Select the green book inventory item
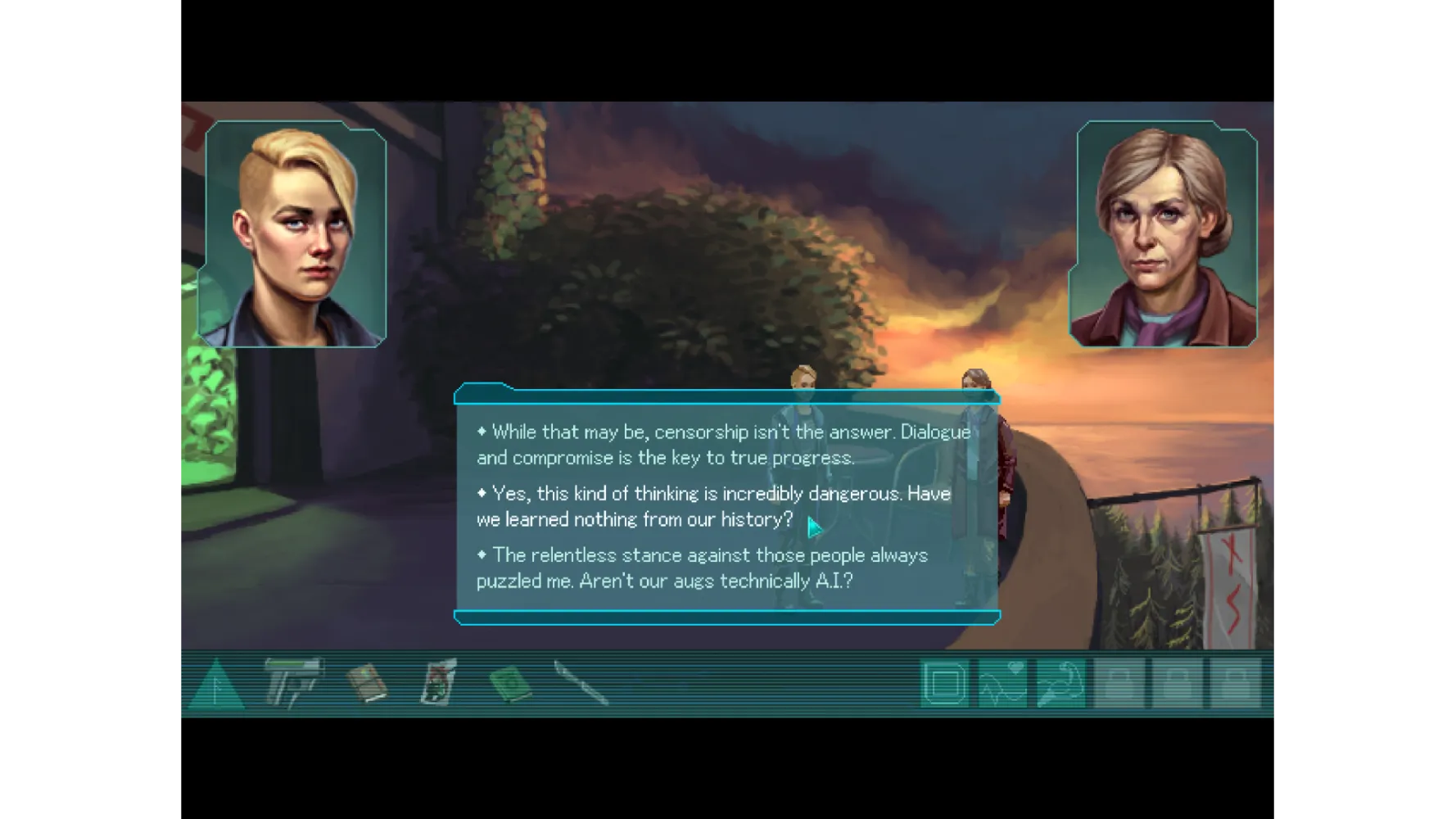 [x=509, y=683]
